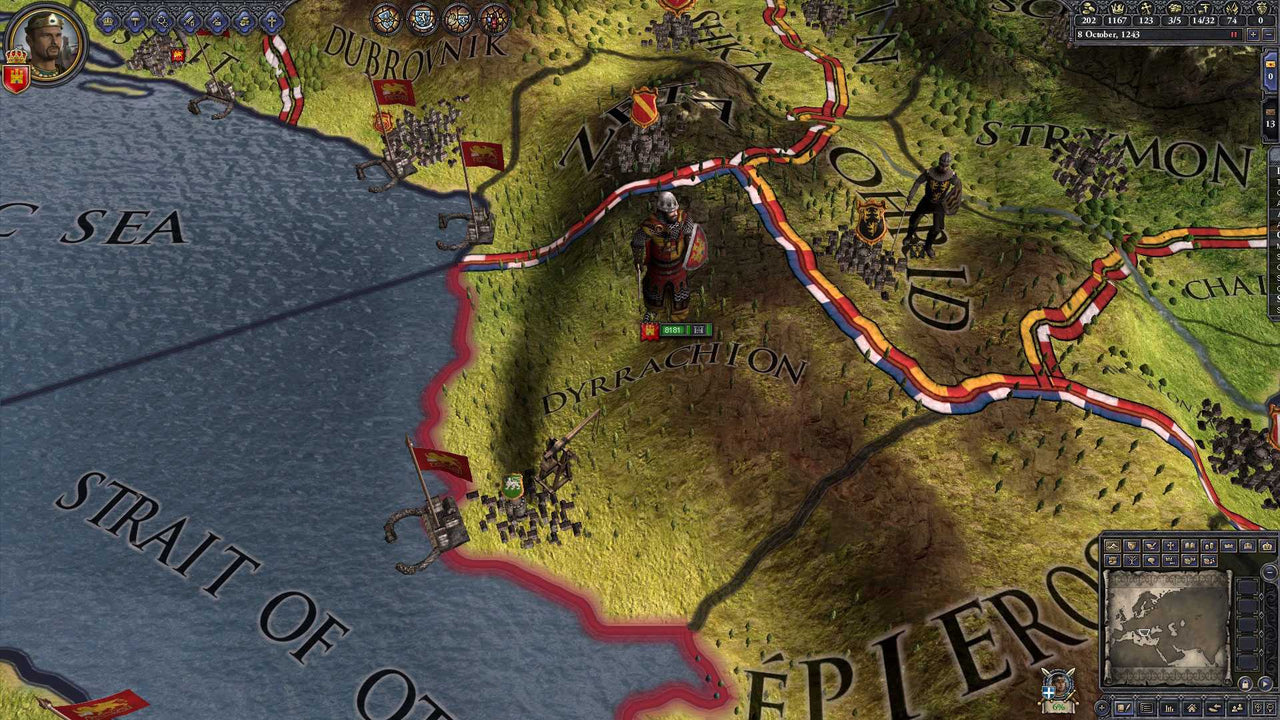Decrease game speed with the minus button

[x=1268, y=35]
